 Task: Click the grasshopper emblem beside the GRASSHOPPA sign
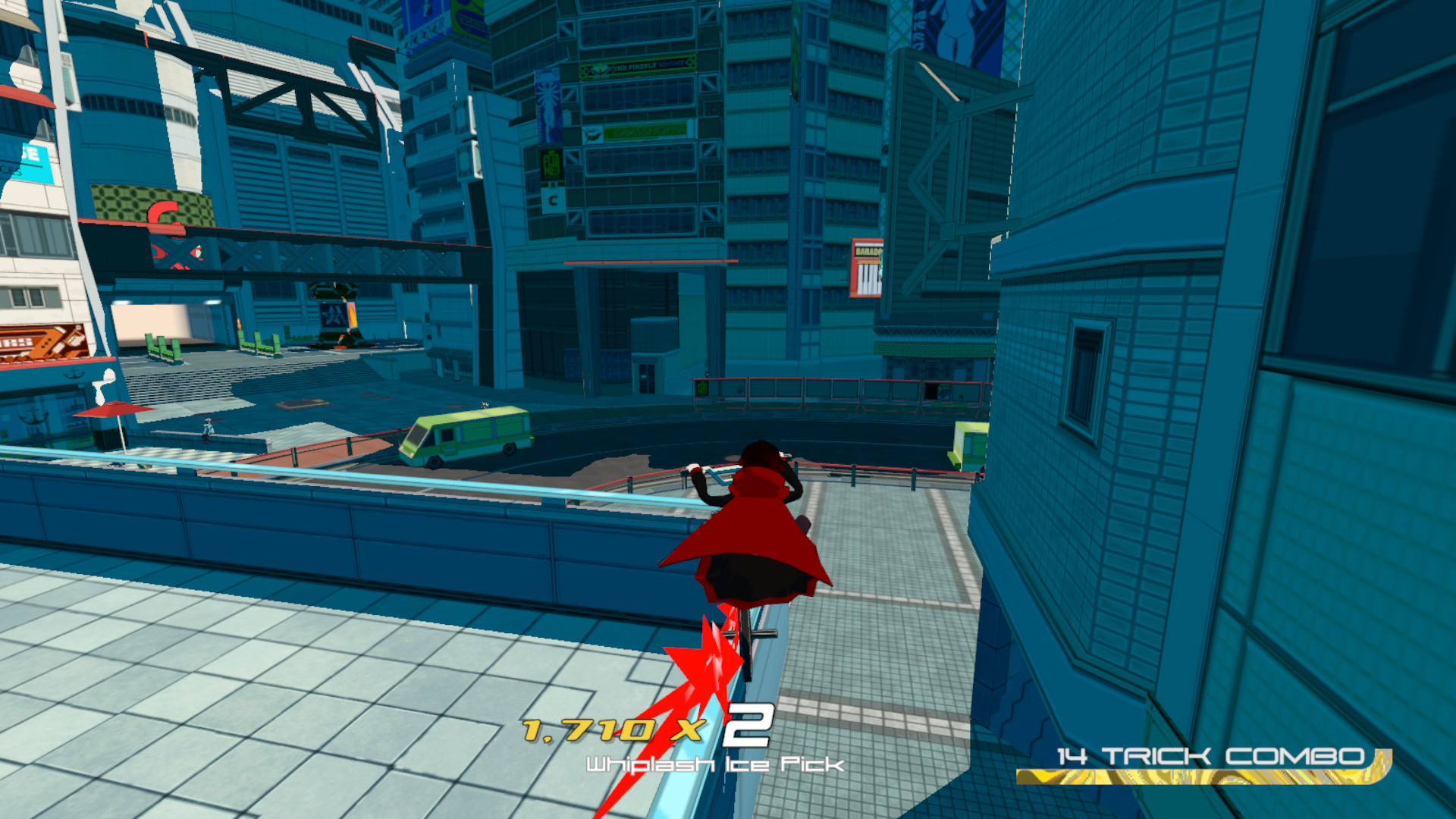click(x=594, y=134)
